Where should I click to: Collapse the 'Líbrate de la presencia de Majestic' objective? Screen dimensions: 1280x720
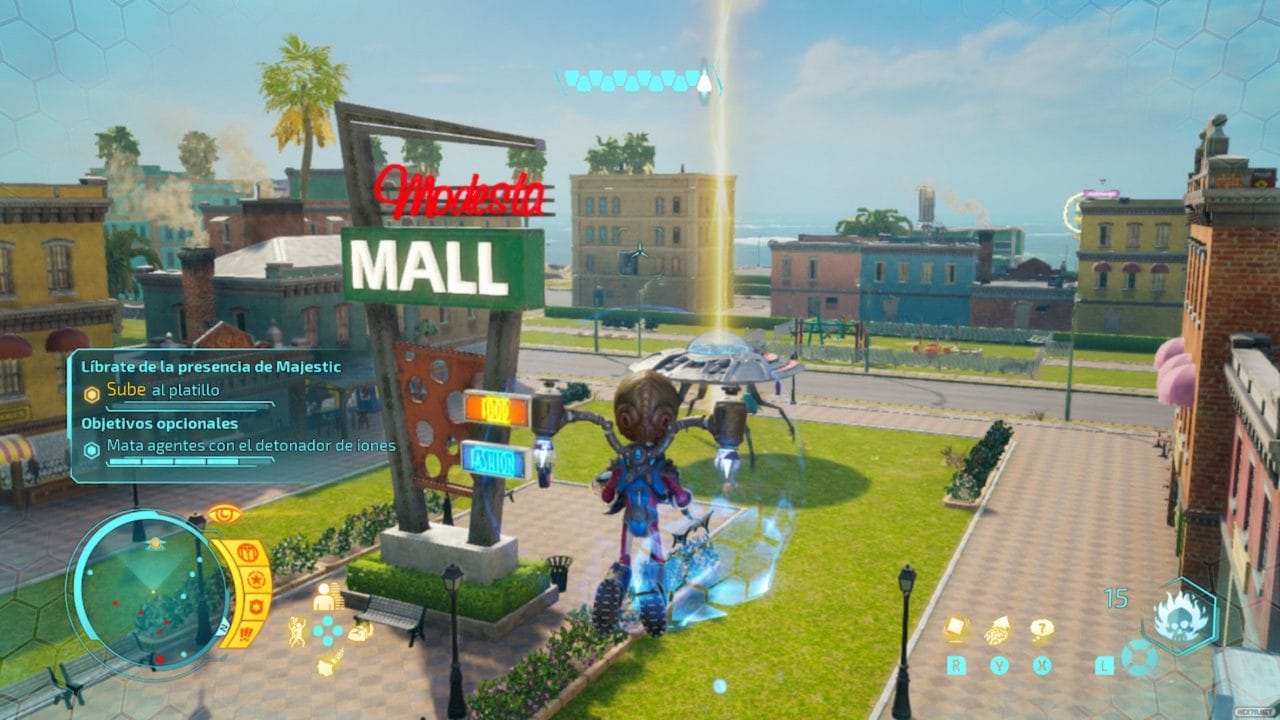(x=213, y=367)
